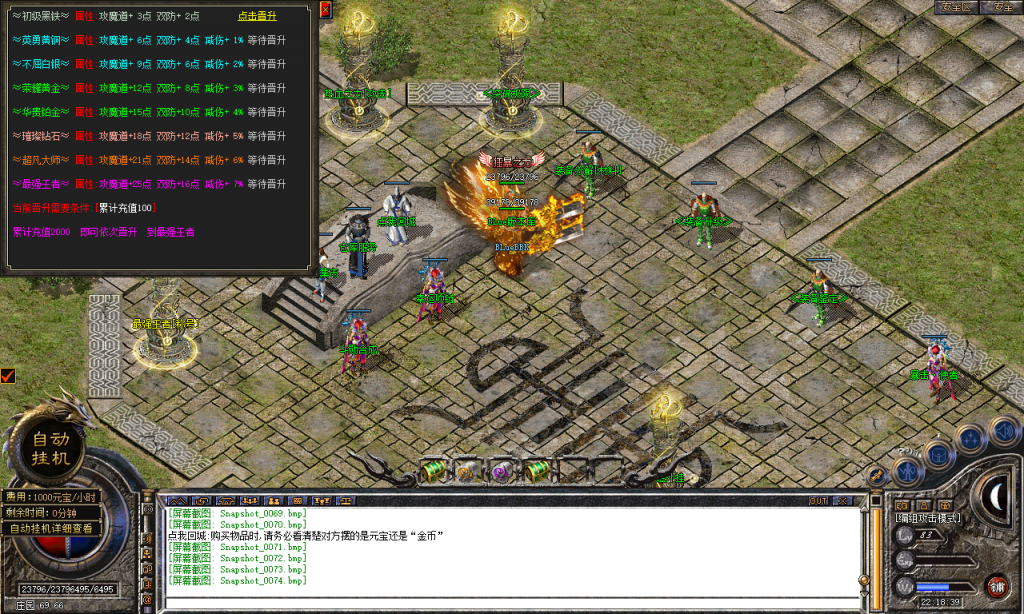Start auto-farming with the 自动挂机 button
The image size is (1024, 614).
point(51,448)
